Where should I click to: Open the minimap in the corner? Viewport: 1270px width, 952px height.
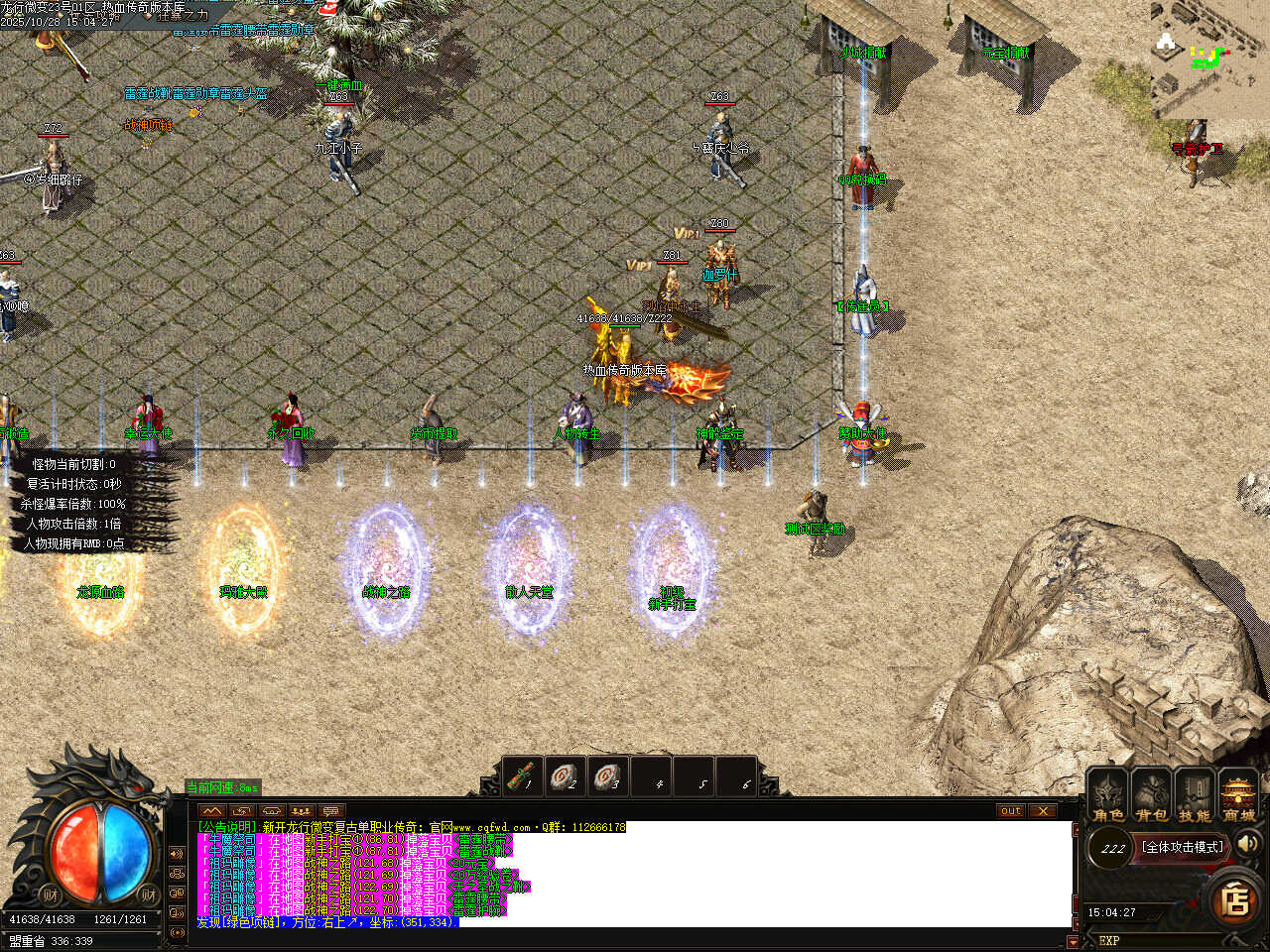coord(1208,58)
